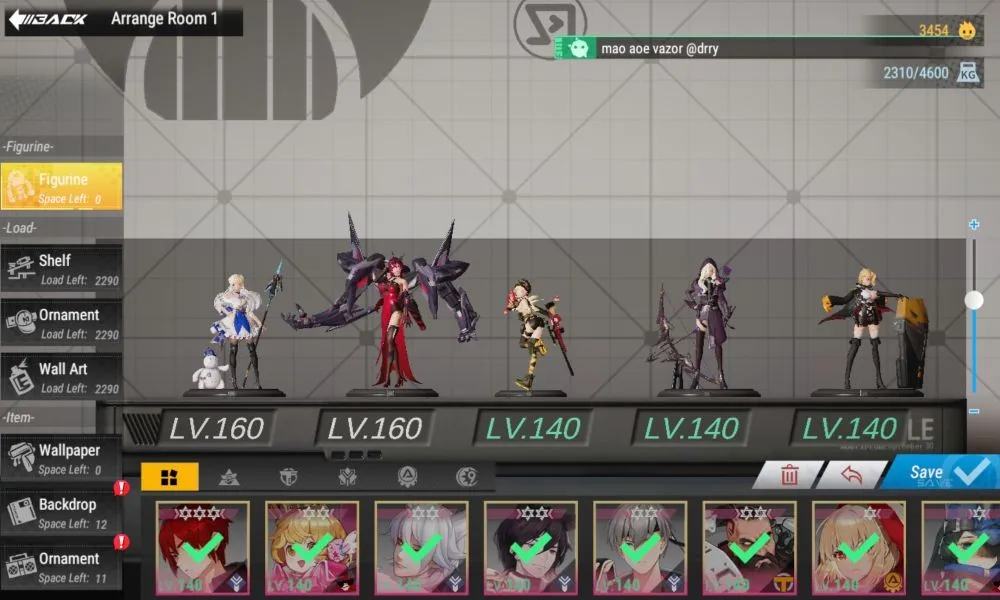Select the dark-haired character figurine thumbnail
This screenshot has width=1000, height=600.
(531, 548)
